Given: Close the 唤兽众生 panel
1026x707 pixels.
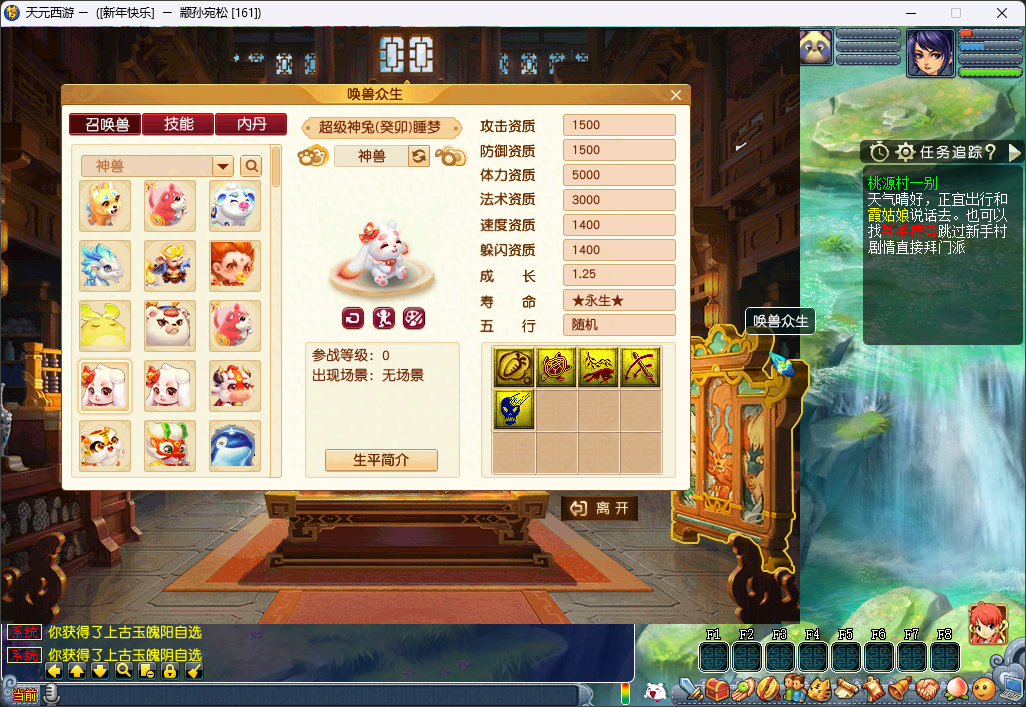Looking at the screenshot, I should tap(676, 95).
